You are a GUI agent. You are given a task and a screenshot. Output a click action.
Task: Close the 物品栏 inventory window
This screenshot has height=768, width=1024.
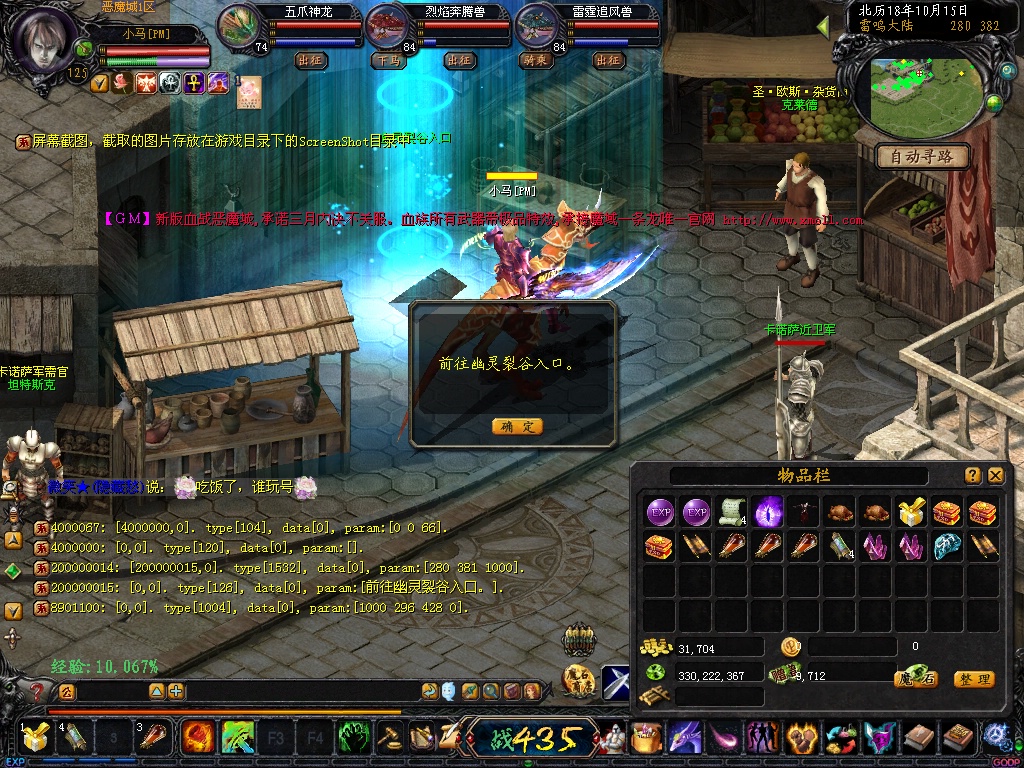[995, 475]
